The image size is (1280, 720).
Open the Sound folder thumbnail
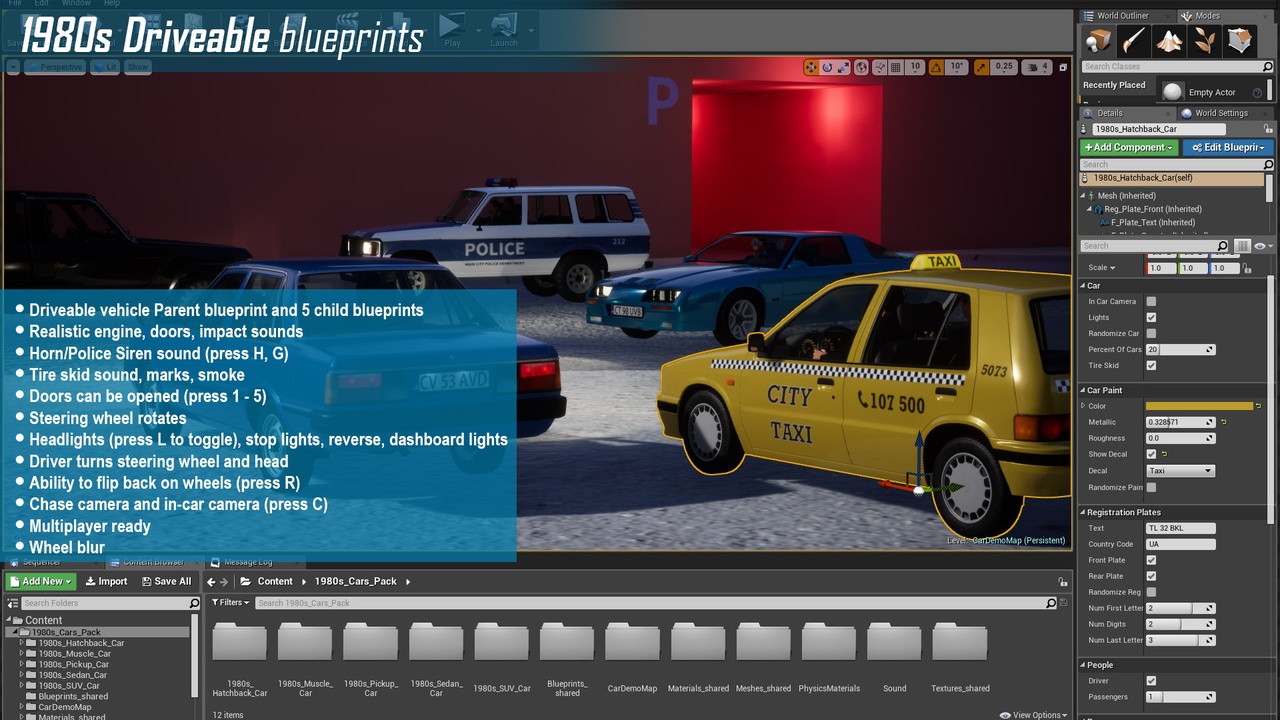pos(894,644)
